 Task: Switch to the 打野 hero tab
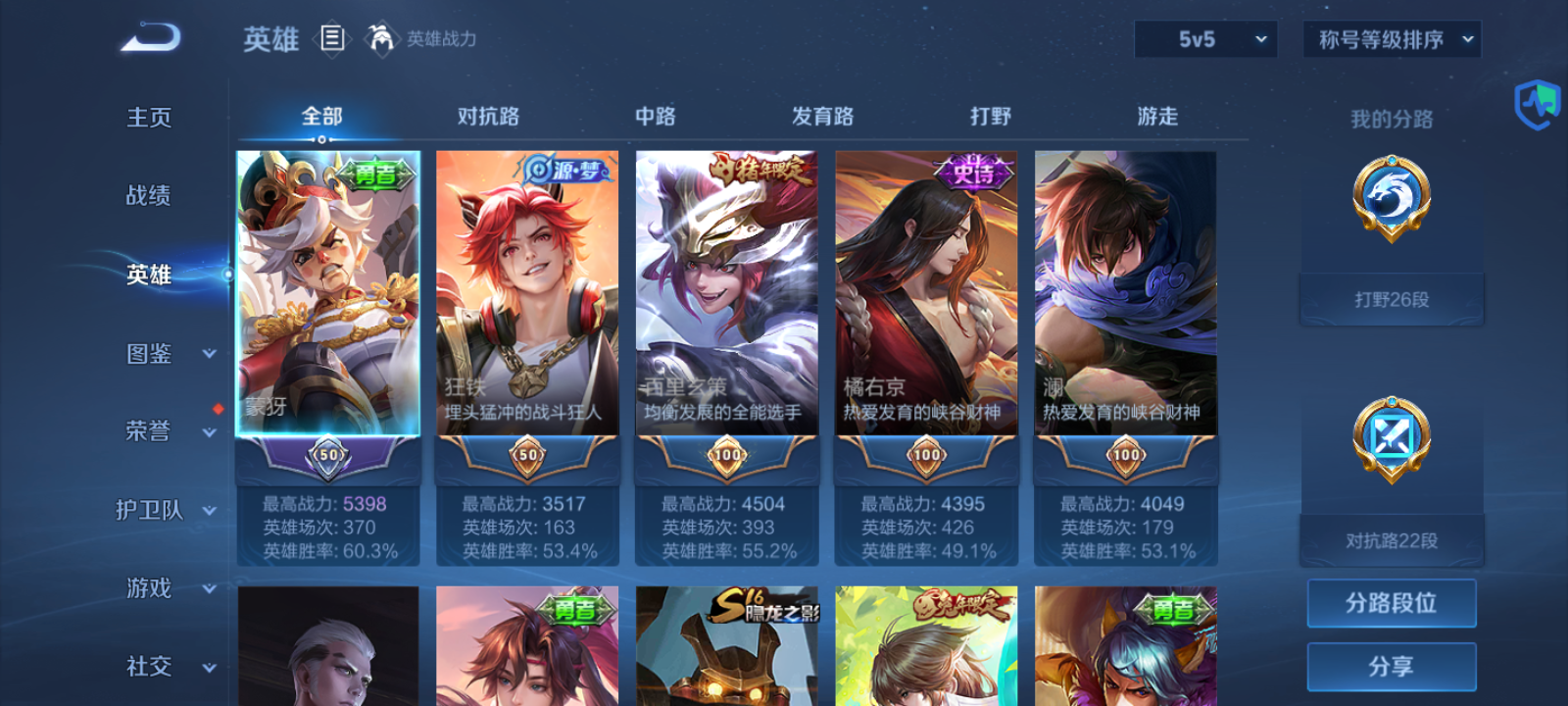click(x=990, y=117)
